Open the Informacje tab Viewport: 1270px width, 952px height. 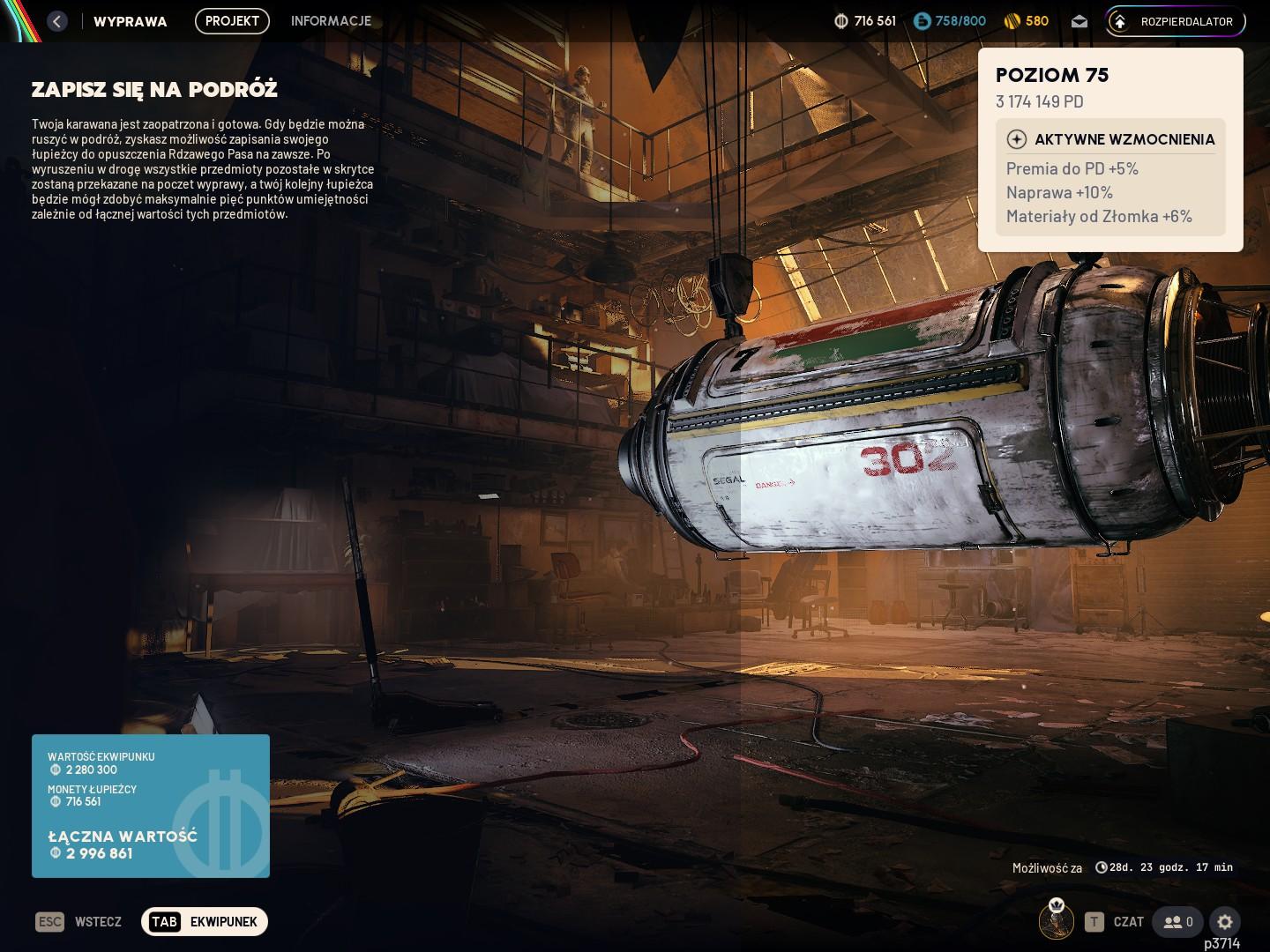coord(331,21)
